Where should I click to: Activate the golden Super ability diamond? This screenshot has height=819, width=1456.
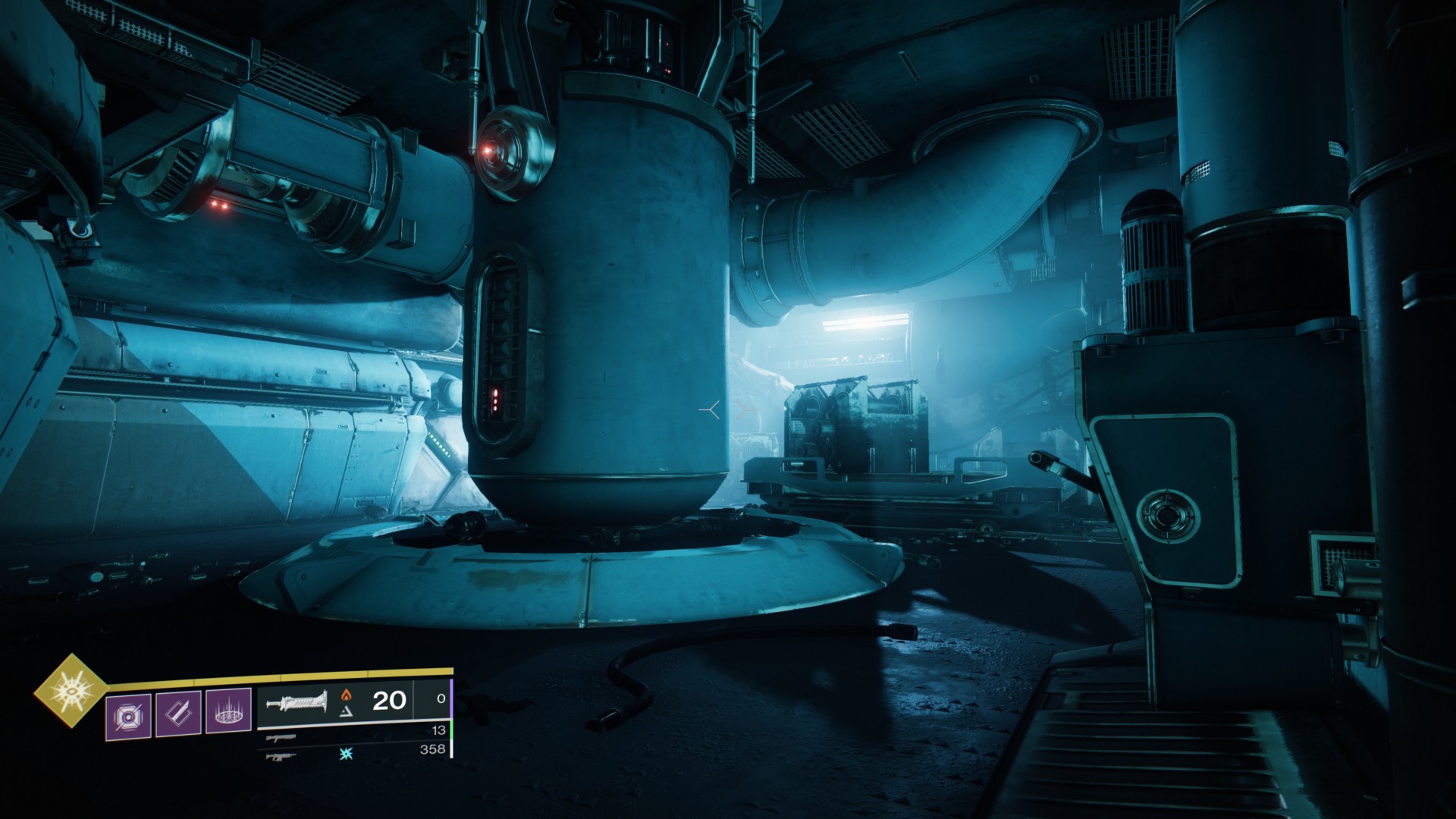72,690
